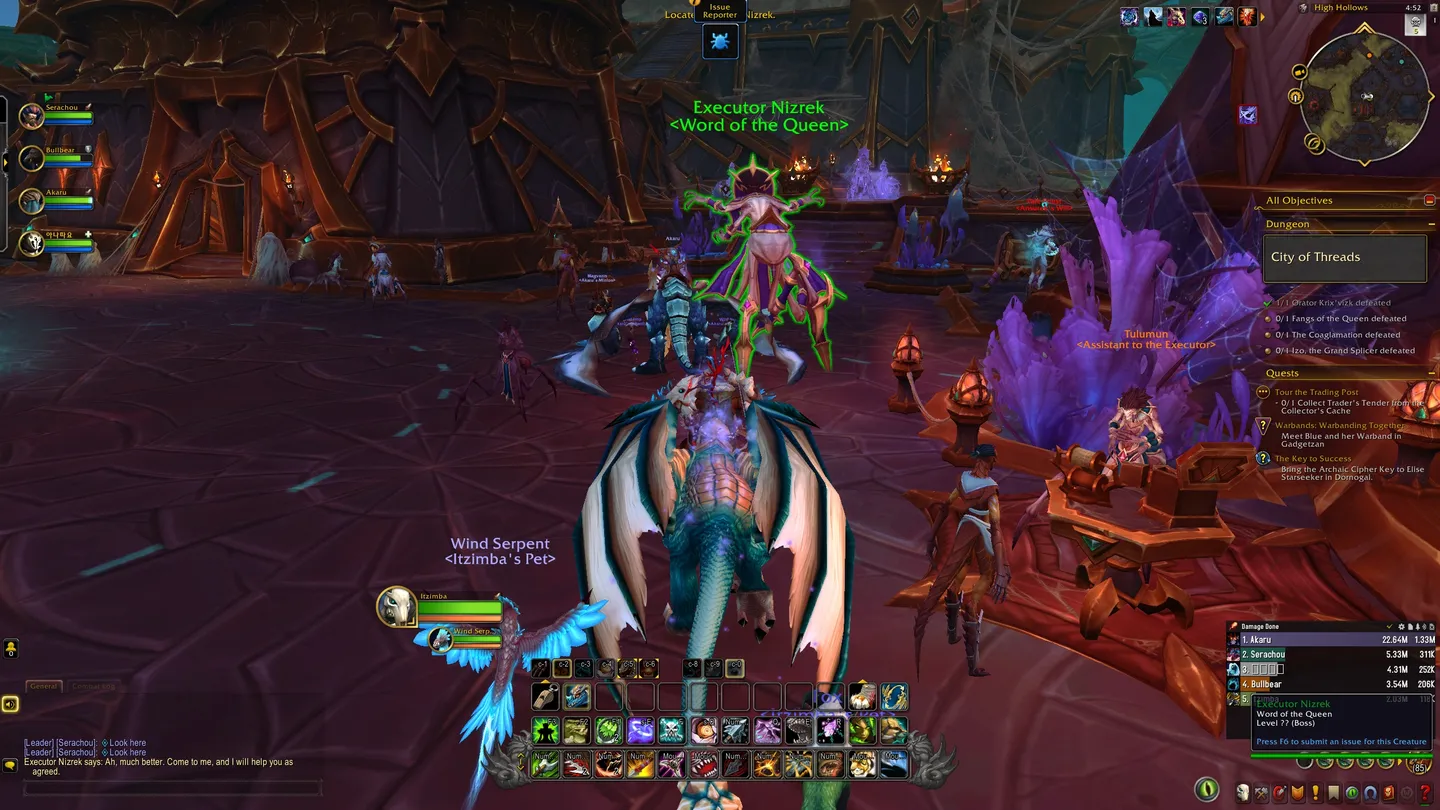Image resolution: width=1440 pixels, height=810 pixels.
Task: Click the checkmark toggle on Damage Done header
Action: click(x=1389, y=626)
